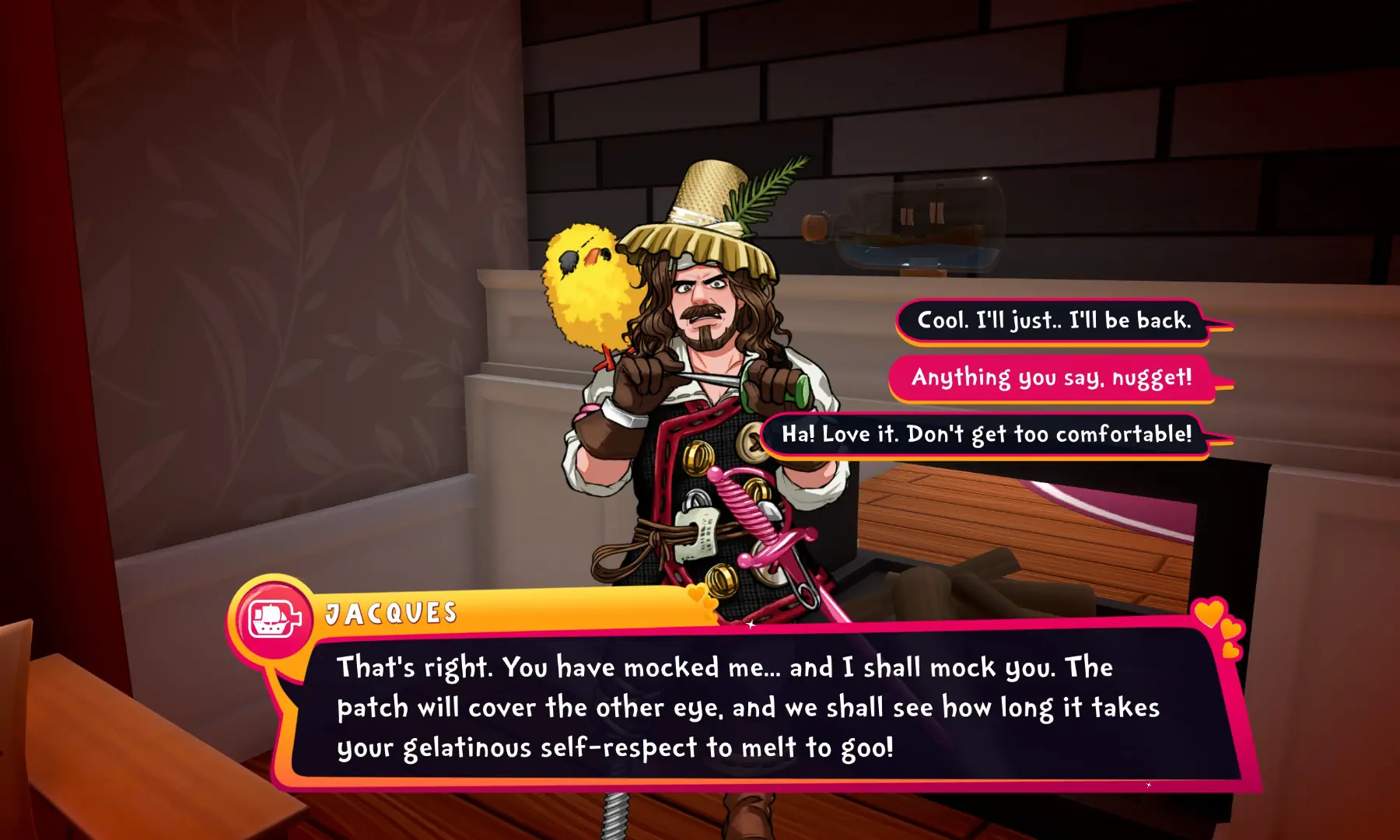Click the heart cluster on the nameplate's right end
The width and height of the screenshot is (1400, 840).
[x=697, y=593]
